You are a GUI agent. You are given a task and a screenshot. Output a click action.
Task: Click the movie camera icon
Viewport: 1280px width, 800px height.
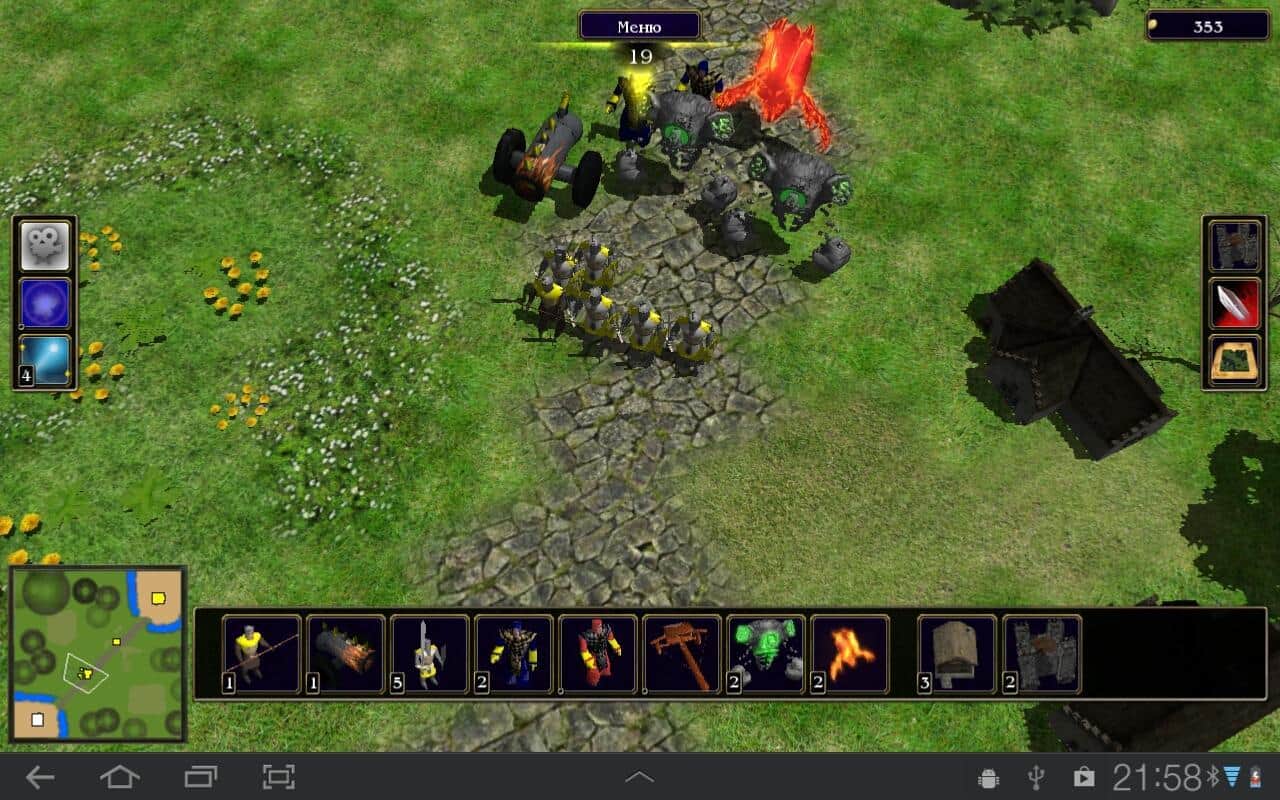[46, 246]
